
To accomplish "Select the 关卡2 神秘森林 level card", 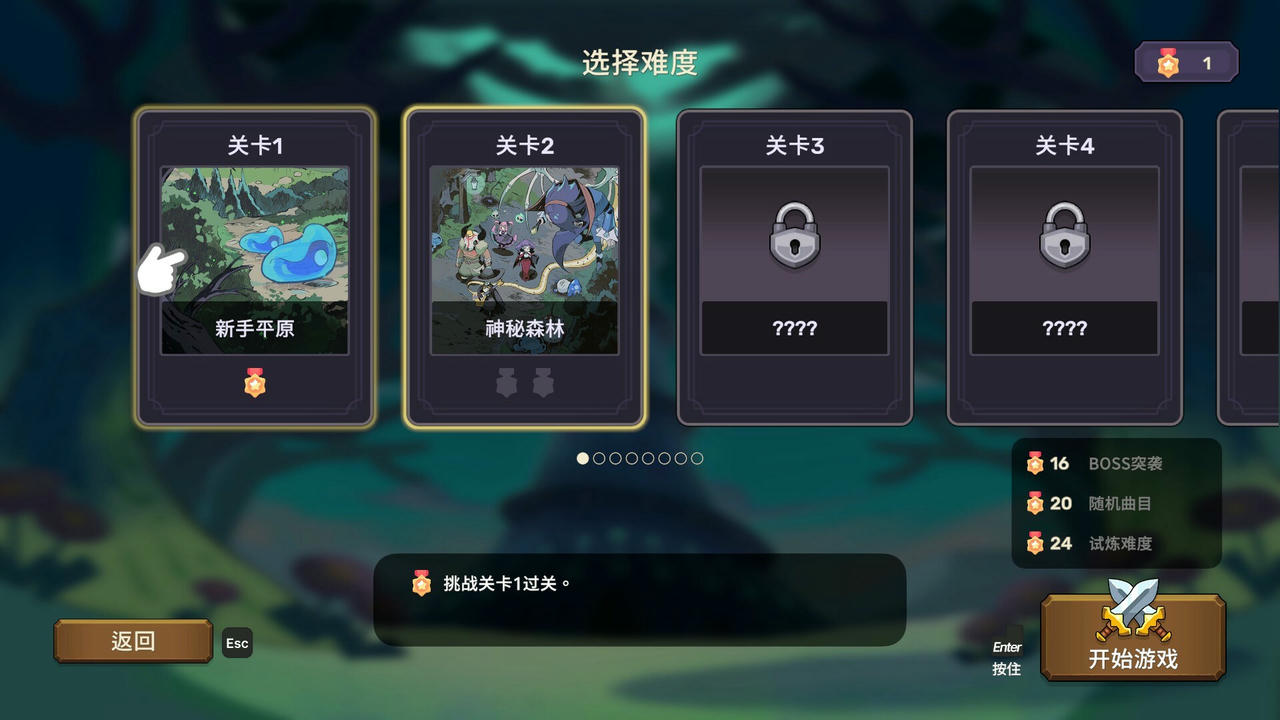I will click(525, 265).
